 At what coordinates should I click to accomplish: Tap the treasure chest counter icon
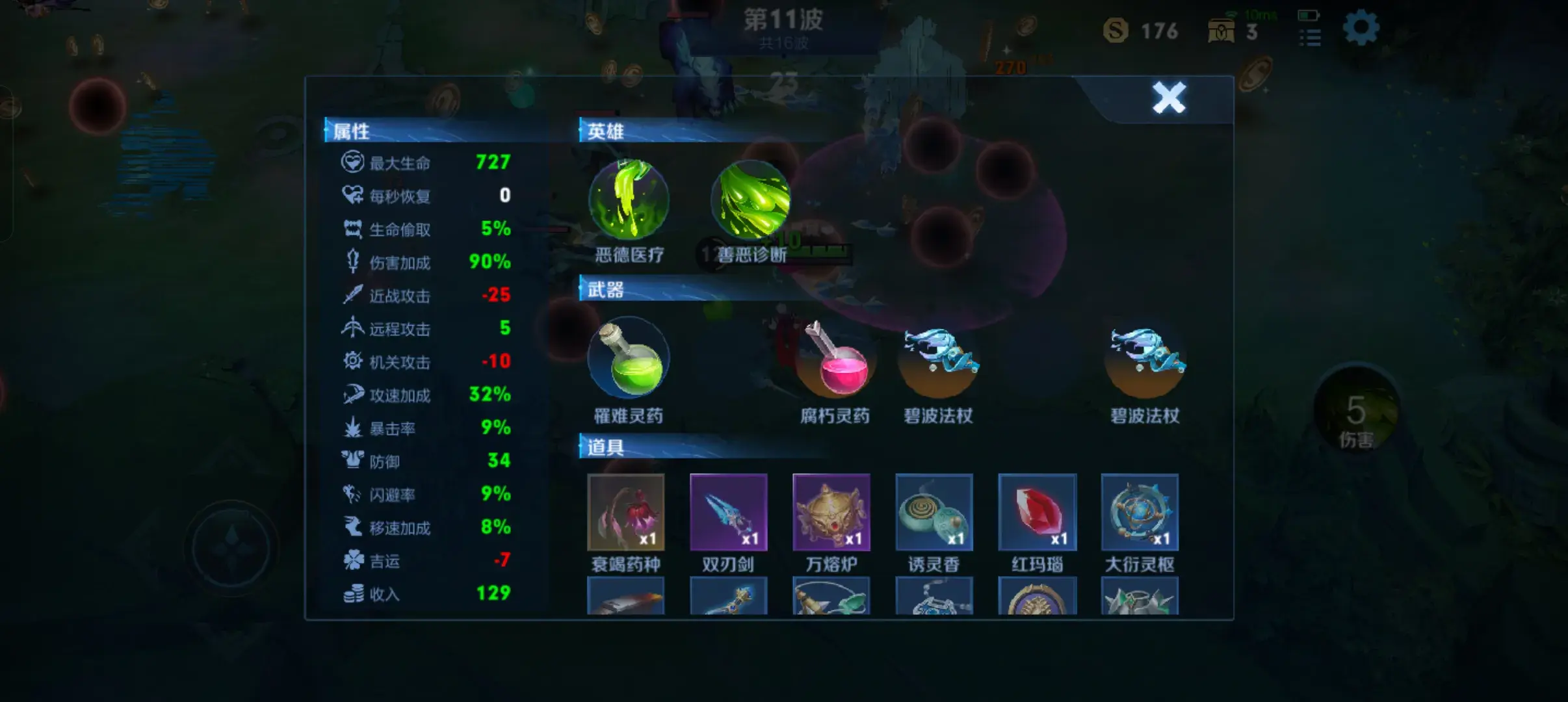(1222, 31)
